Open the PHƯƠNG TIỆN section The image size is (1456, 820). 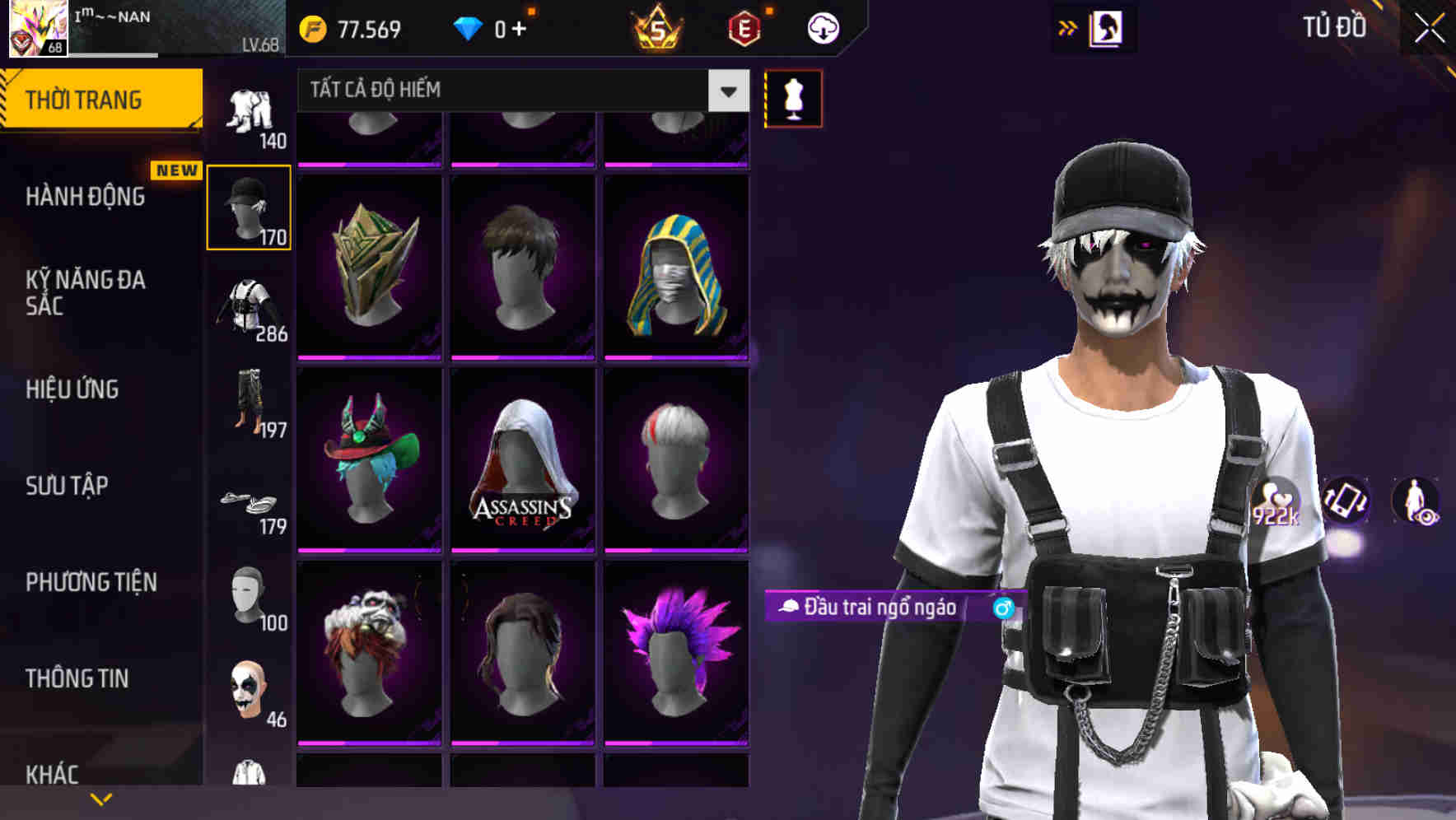click(x=91, y=581)
